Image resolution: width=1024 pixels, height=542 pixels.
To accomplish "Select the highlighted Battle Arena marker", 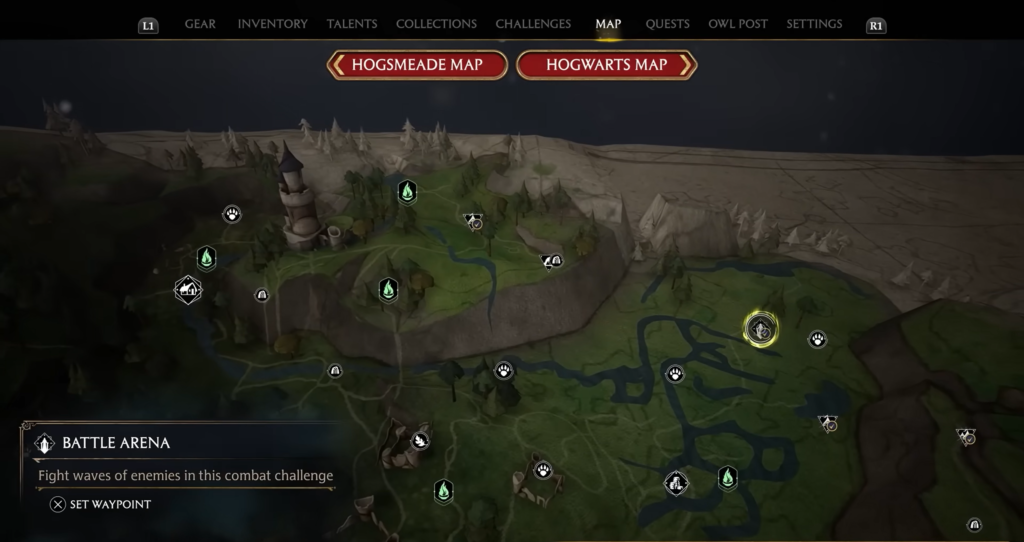I will 761,328.
